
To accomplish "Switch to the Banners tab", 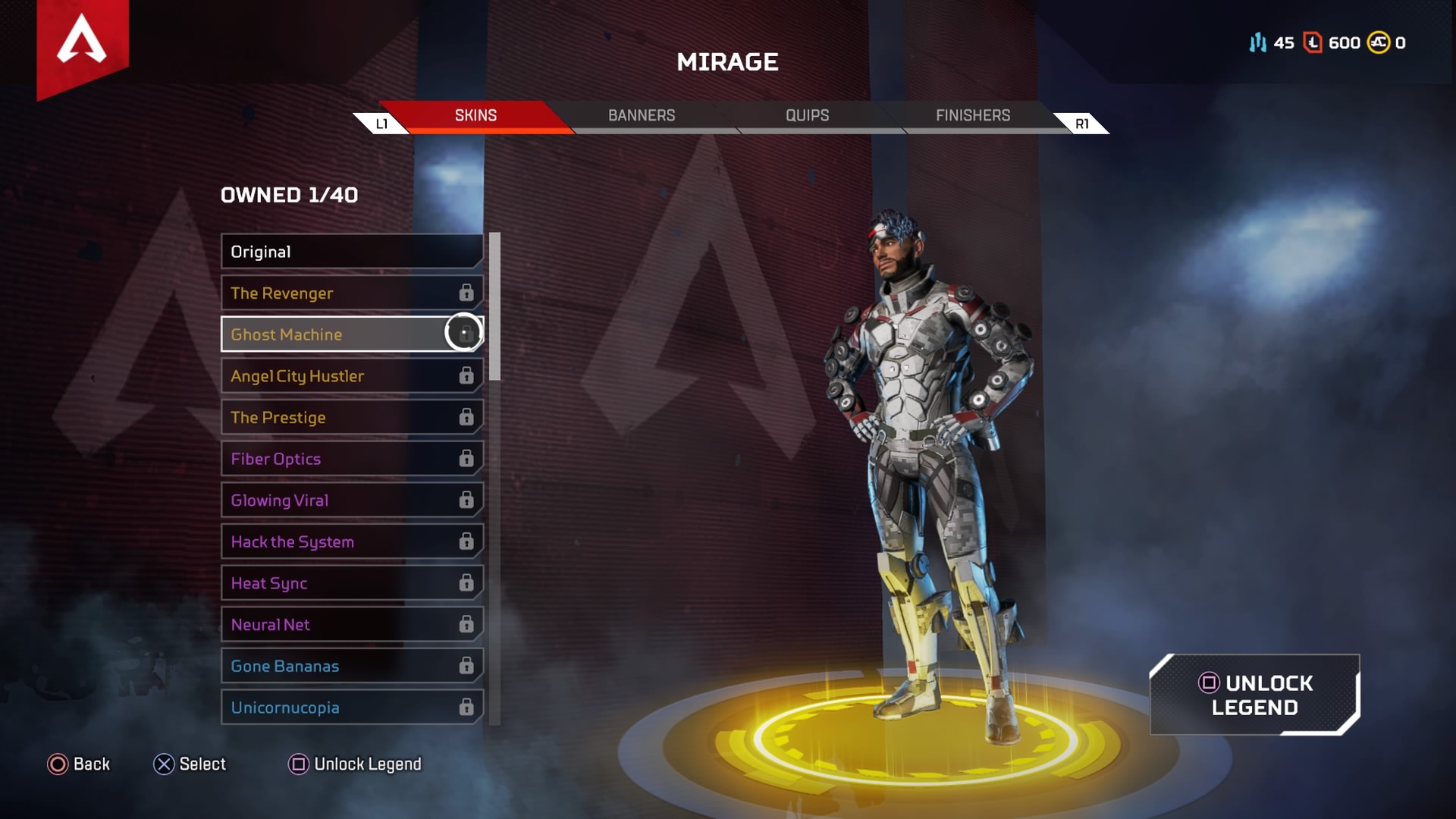I will (x=642, y=115).
